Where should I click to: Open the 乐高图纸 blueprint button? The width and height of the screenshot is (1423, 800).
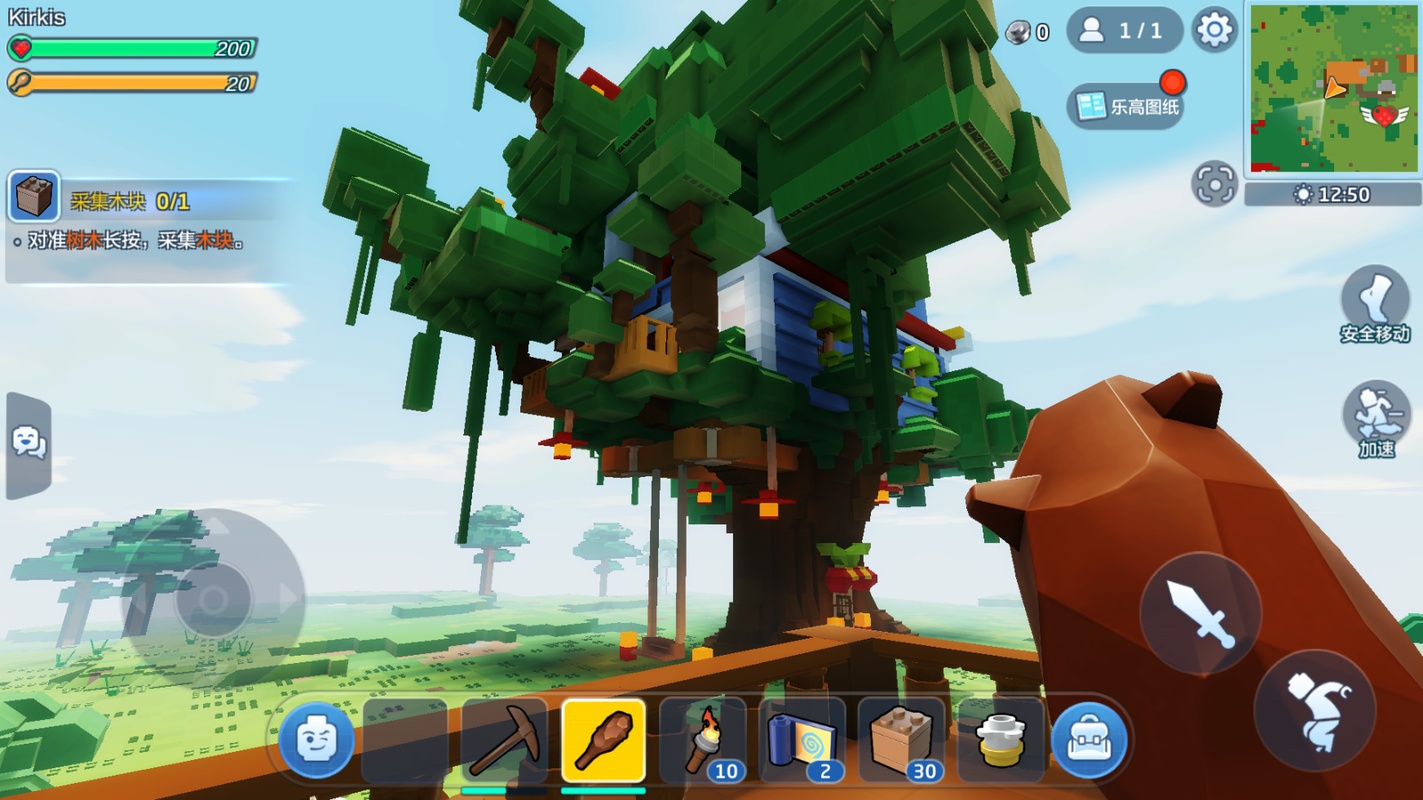tap(1126, 106)
